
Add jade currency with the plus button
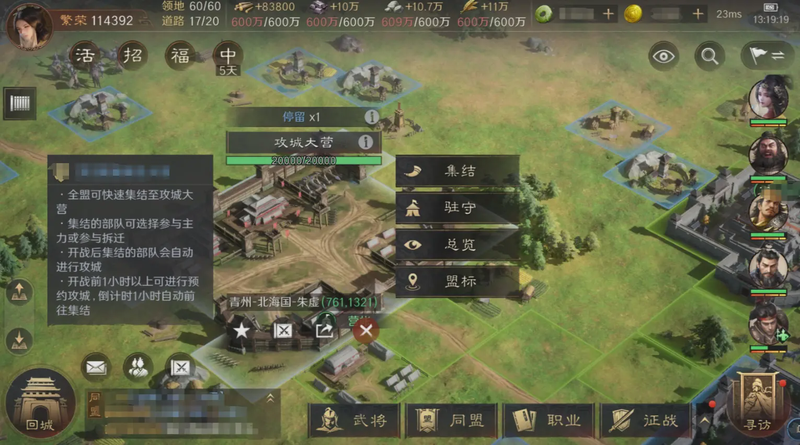608,14
